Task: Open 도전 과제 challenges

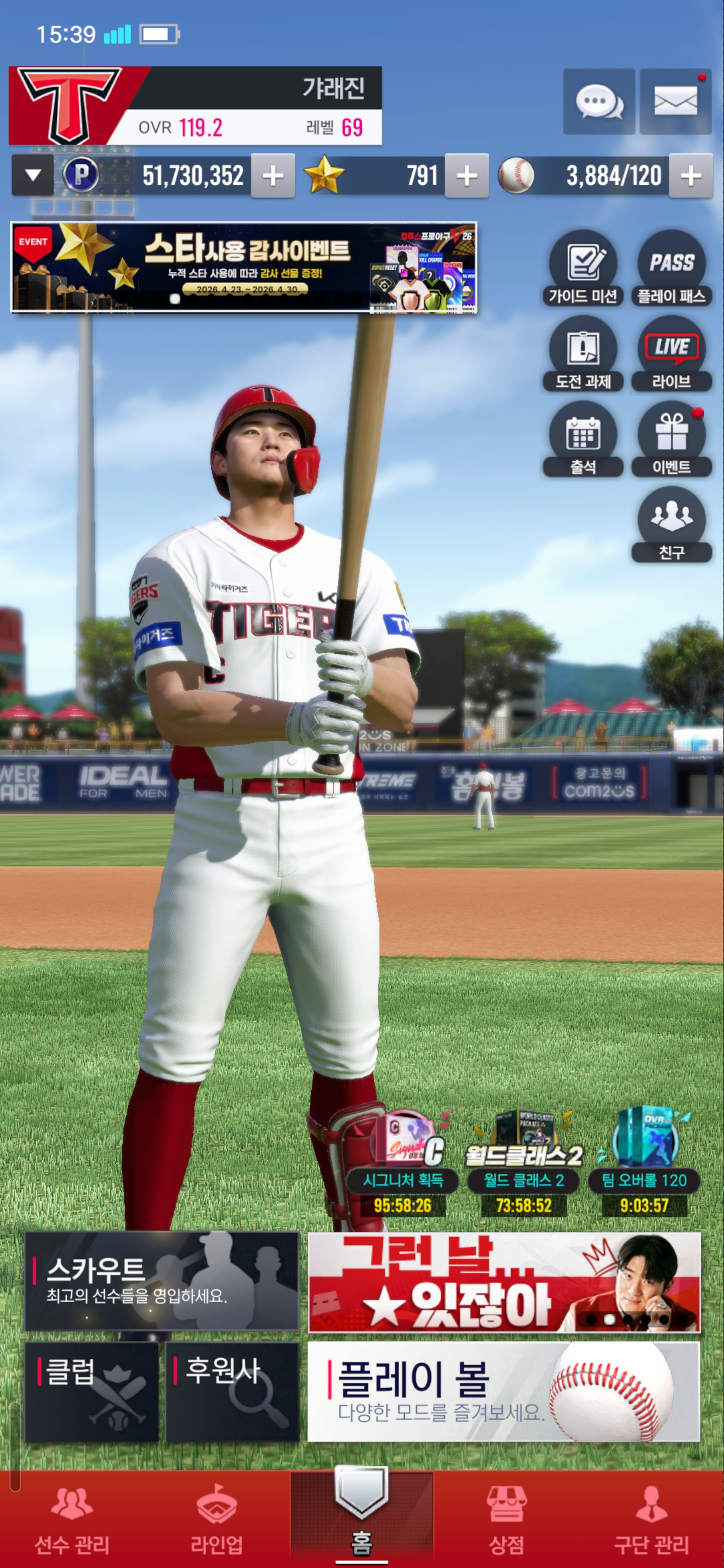Action: pos(583,354)
